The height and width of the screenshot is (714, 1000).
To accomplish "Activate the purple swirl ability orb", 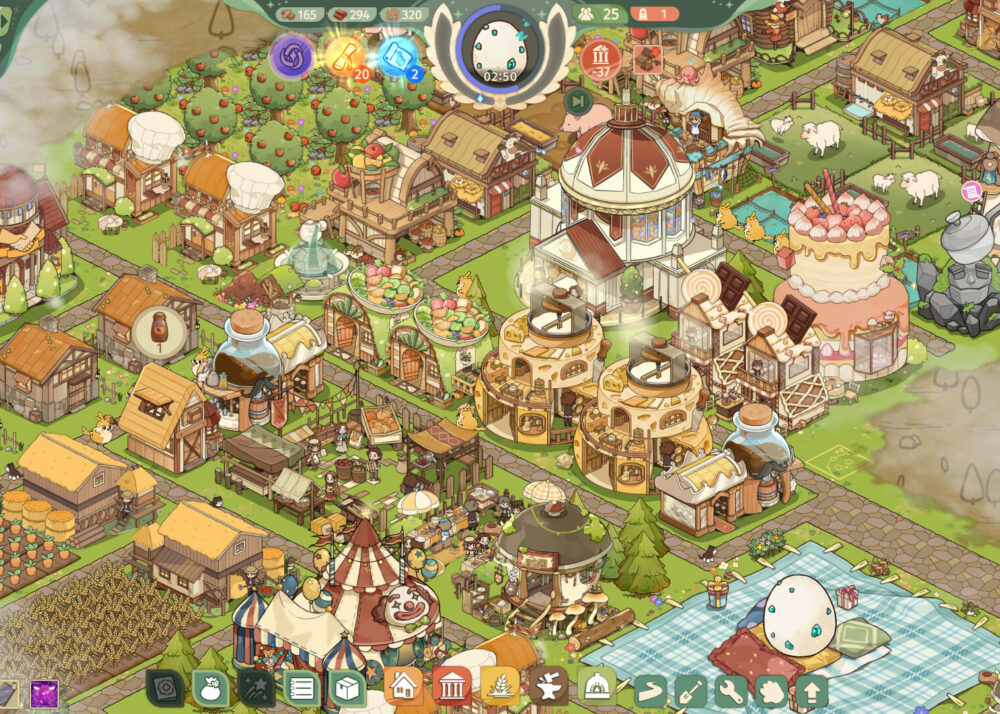I will [x=292, y=56].
